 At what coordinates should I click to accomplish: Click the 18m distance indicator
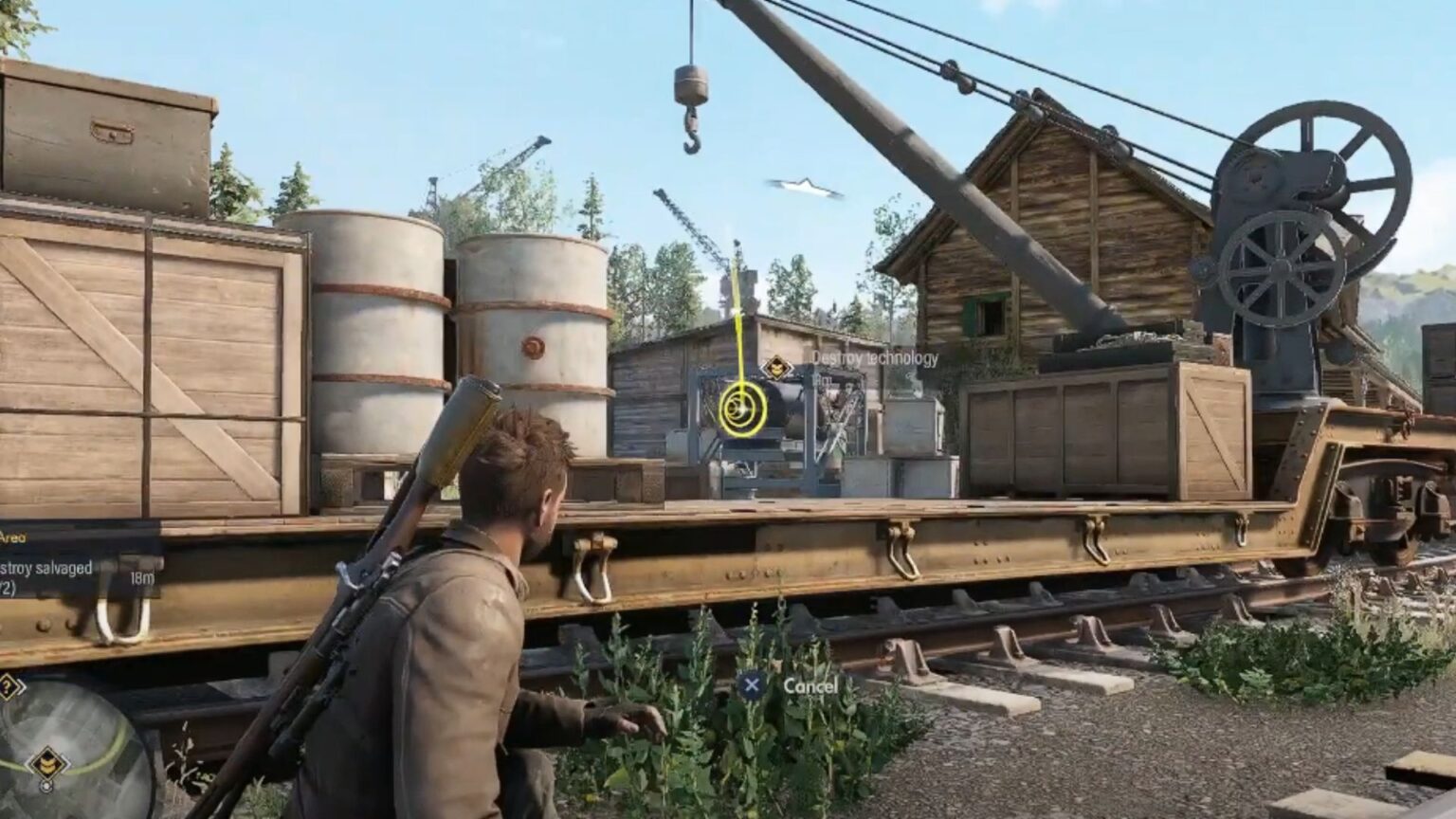point(142,577)
